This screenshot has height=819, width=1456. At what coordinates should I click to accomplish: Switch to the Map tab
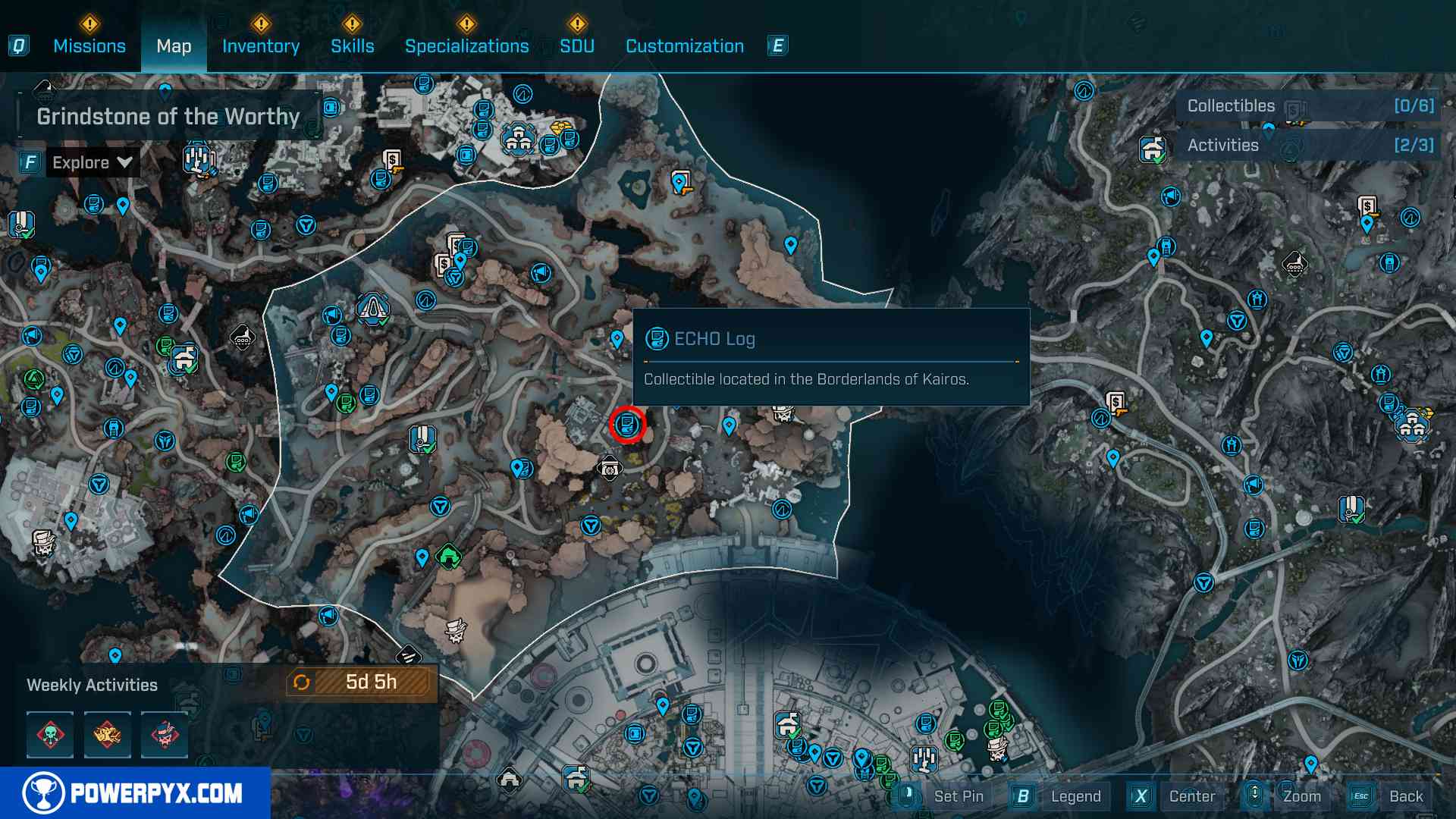point(174,46)
